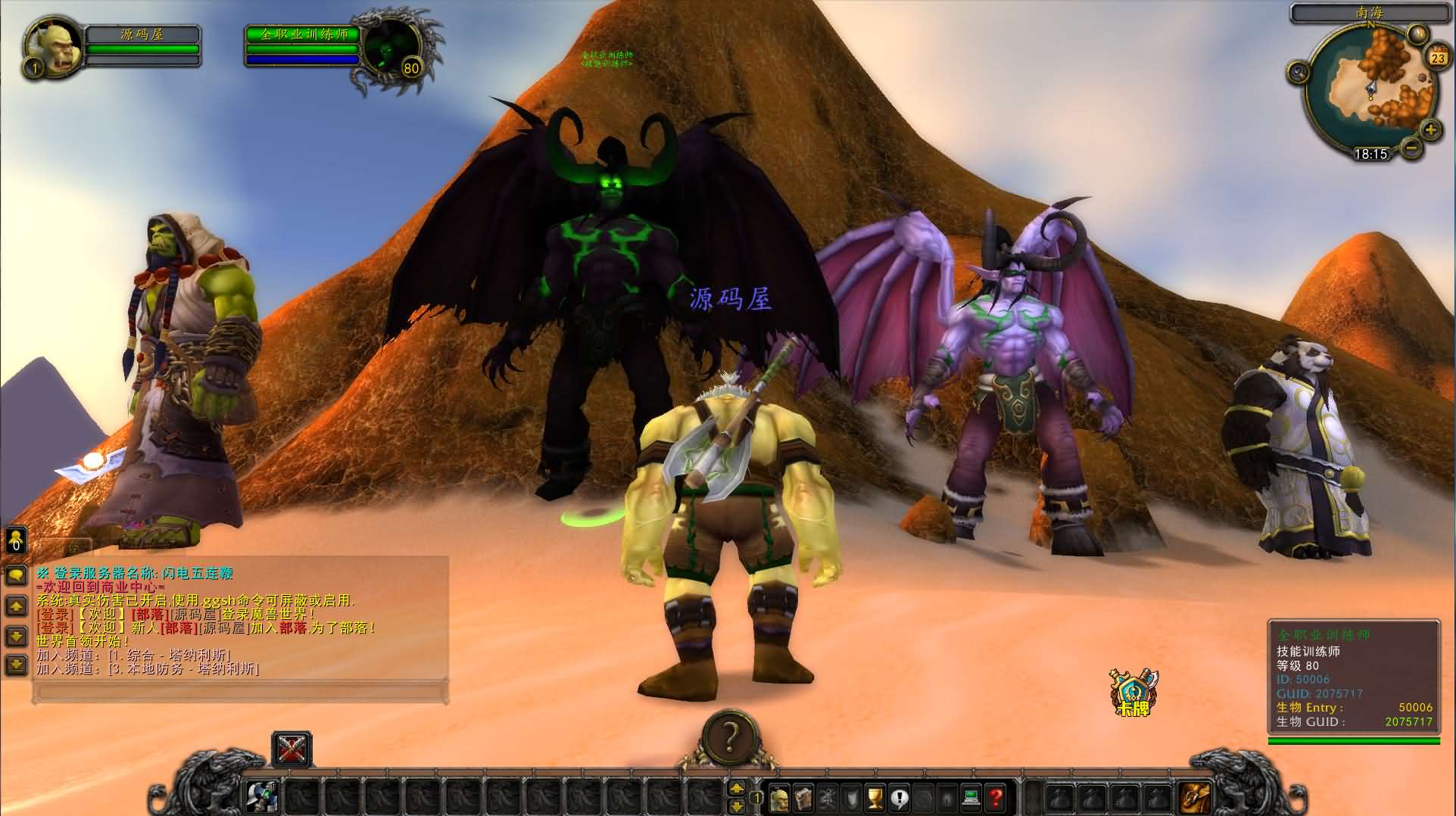The image size is (1456, 816).
Task: Open the social panel showing 0 friends online
Action: pyautogui.click(x=15, y=540)
